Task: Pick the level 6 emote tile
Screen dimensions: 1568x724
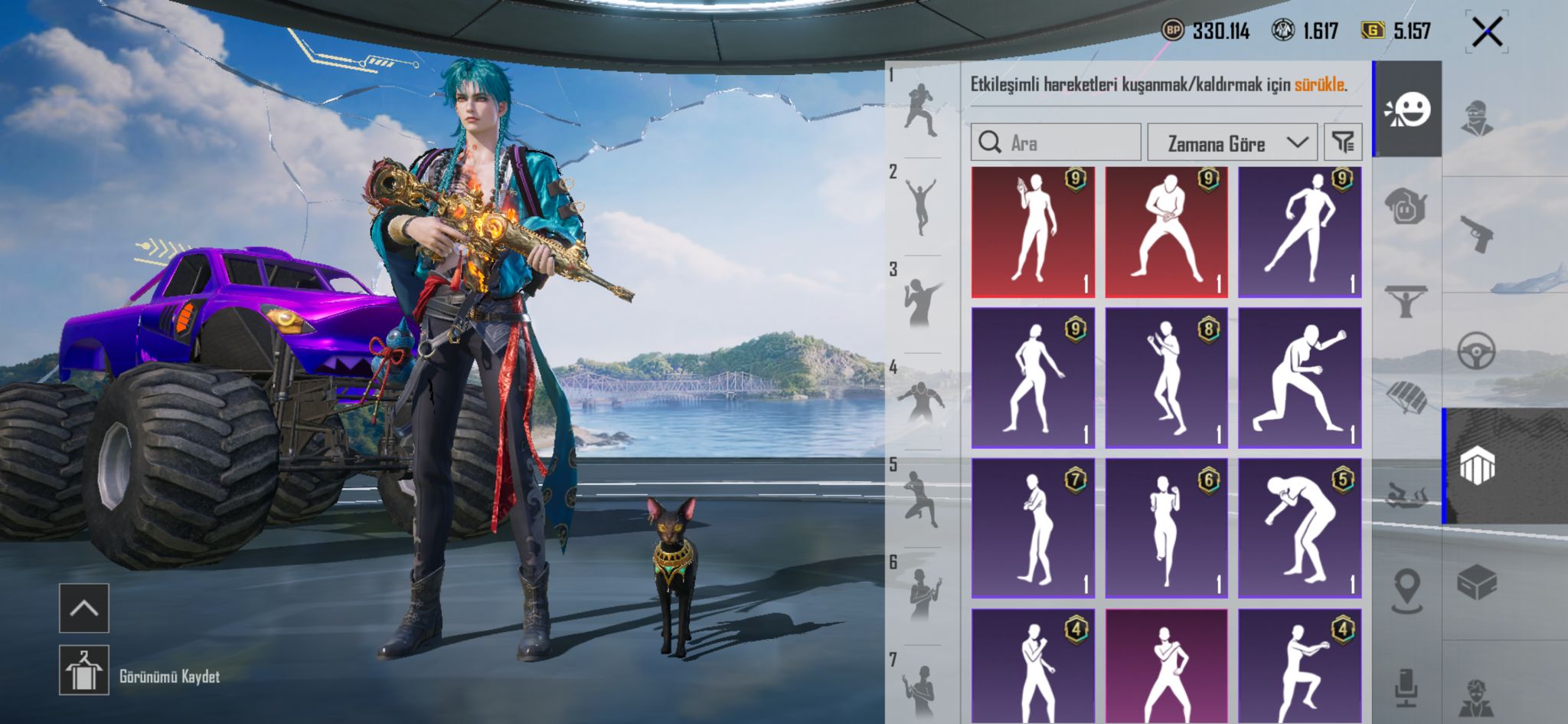Action: pyautogui.click(x=1166, y=528)
